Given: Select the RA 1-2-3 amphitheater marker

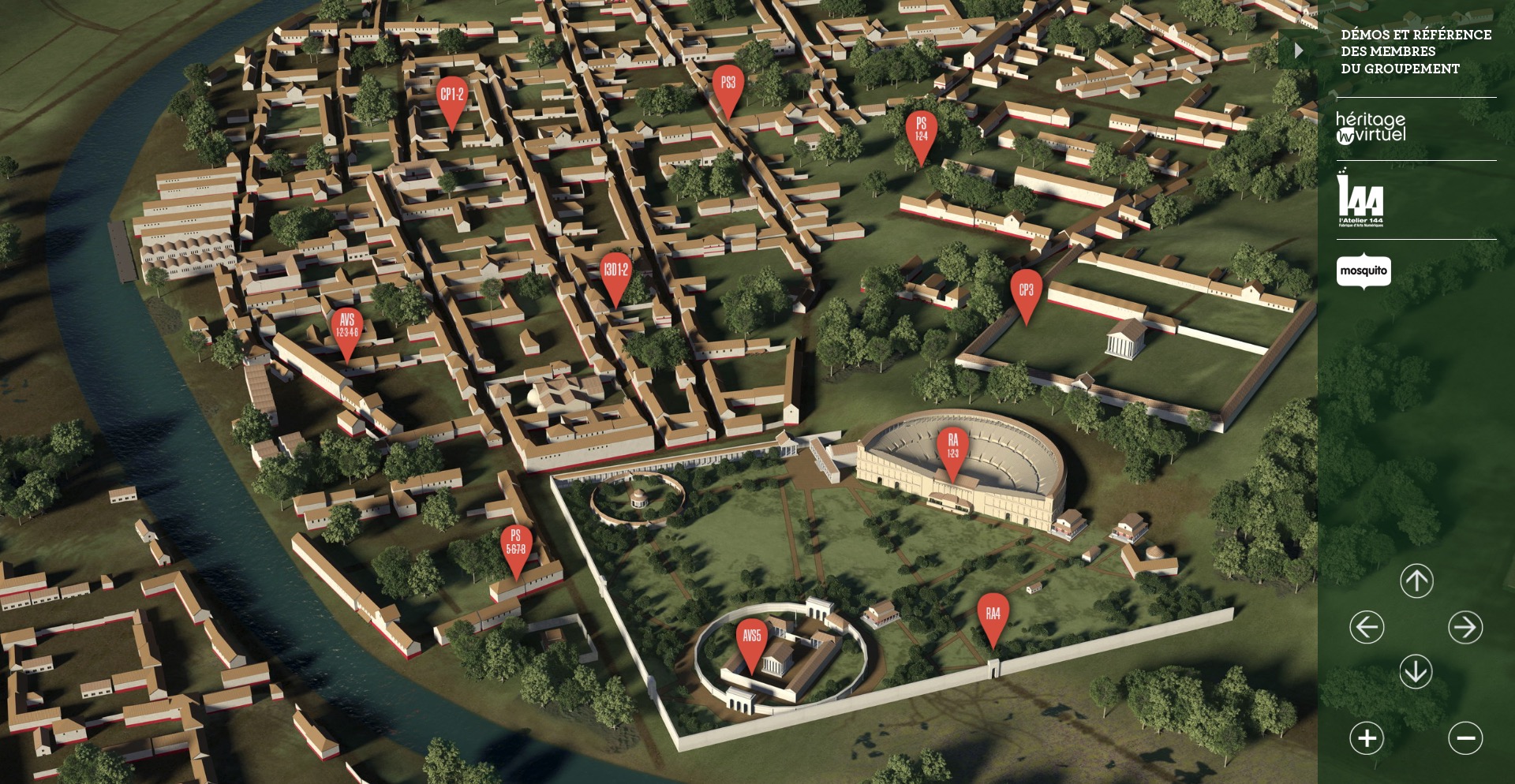Looking at the screenshot, I should click(953, 446).
